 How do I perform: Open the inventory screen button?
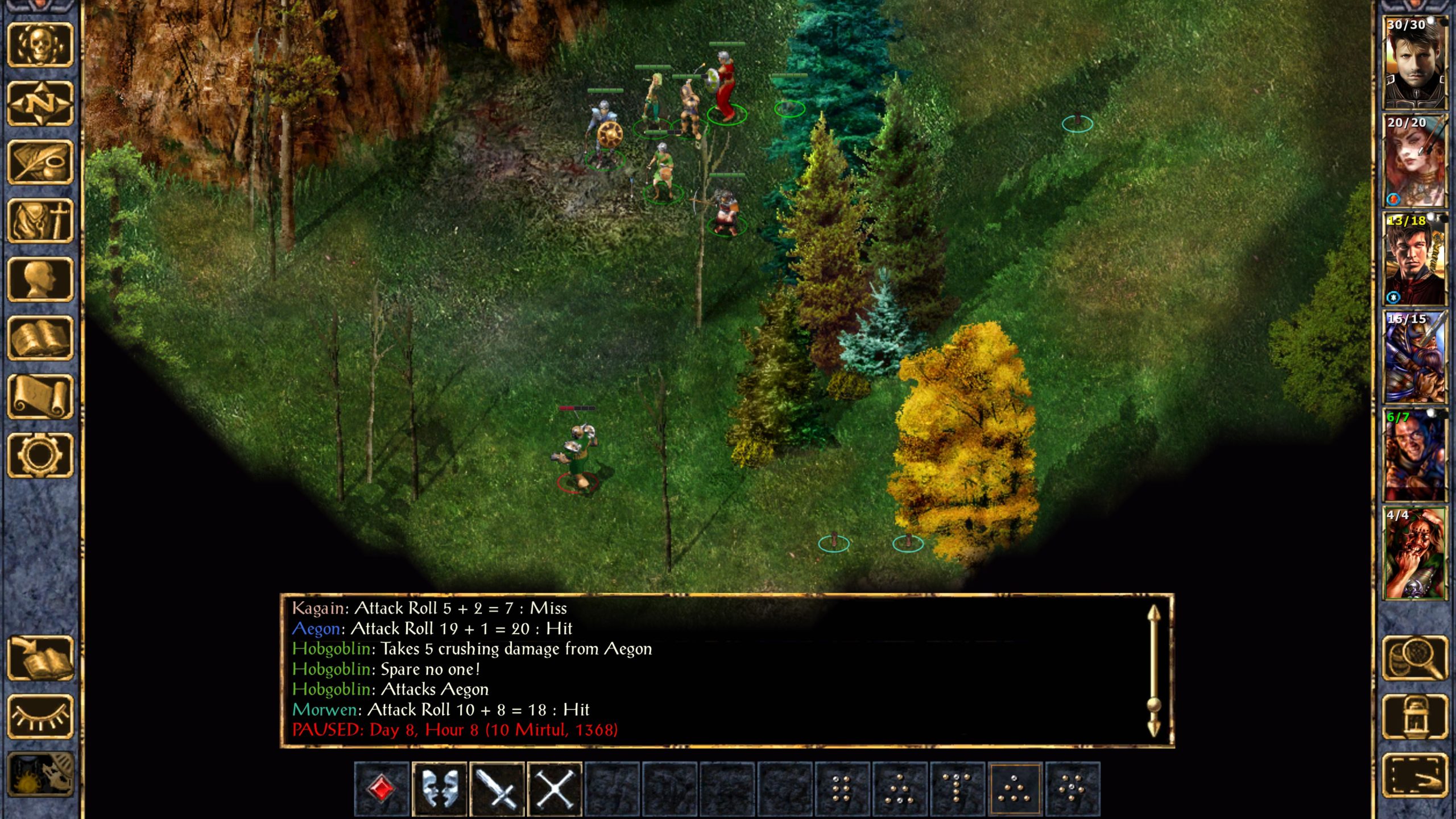pos(40,221)
